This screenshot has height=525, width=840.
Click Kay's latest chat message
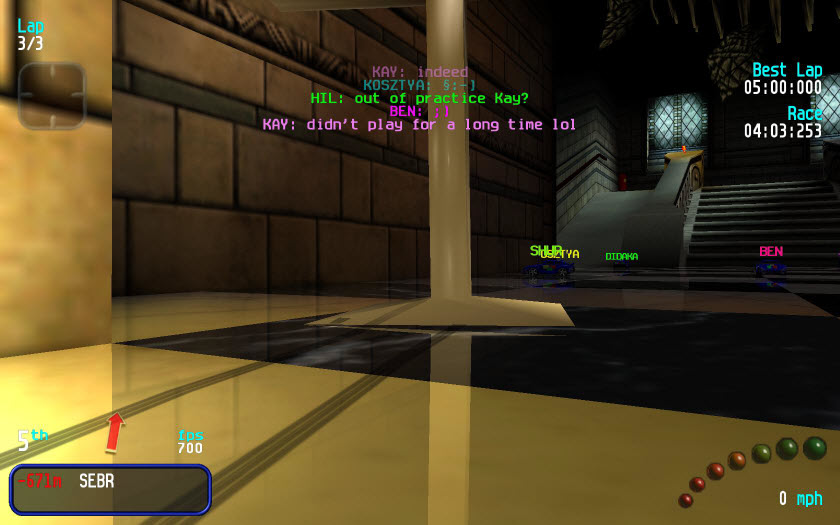coord(419,125)
